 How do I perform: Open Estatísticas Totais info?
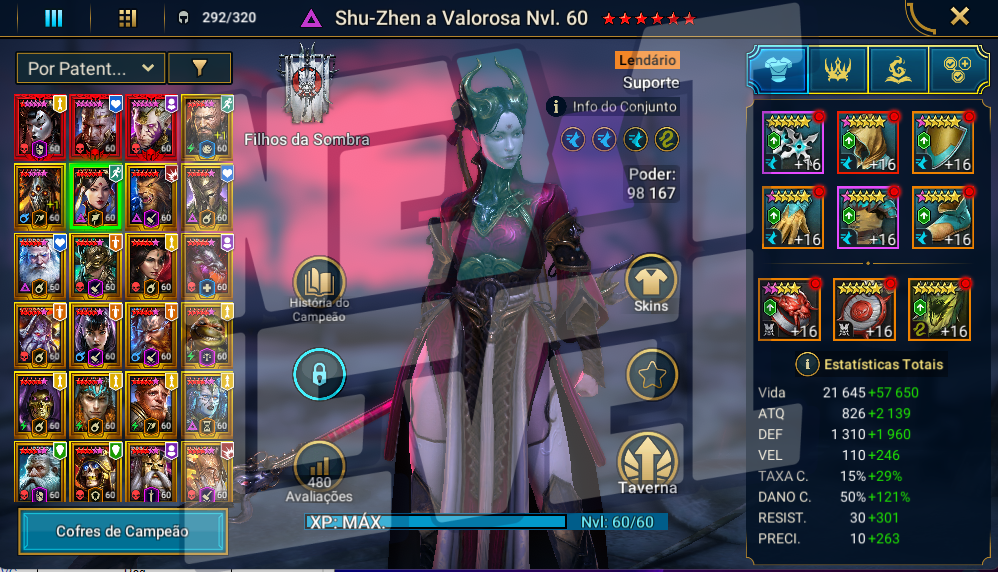(x=869, y=364)
